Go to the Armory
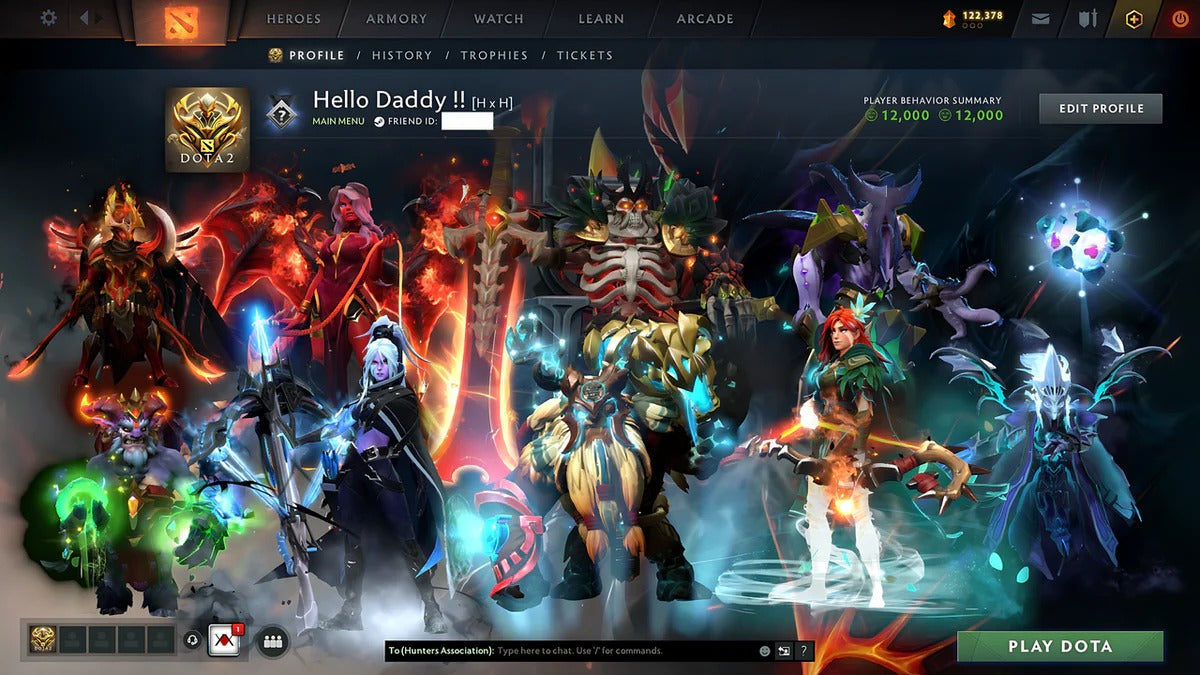 pyautogui.click(x=396, y=19)
